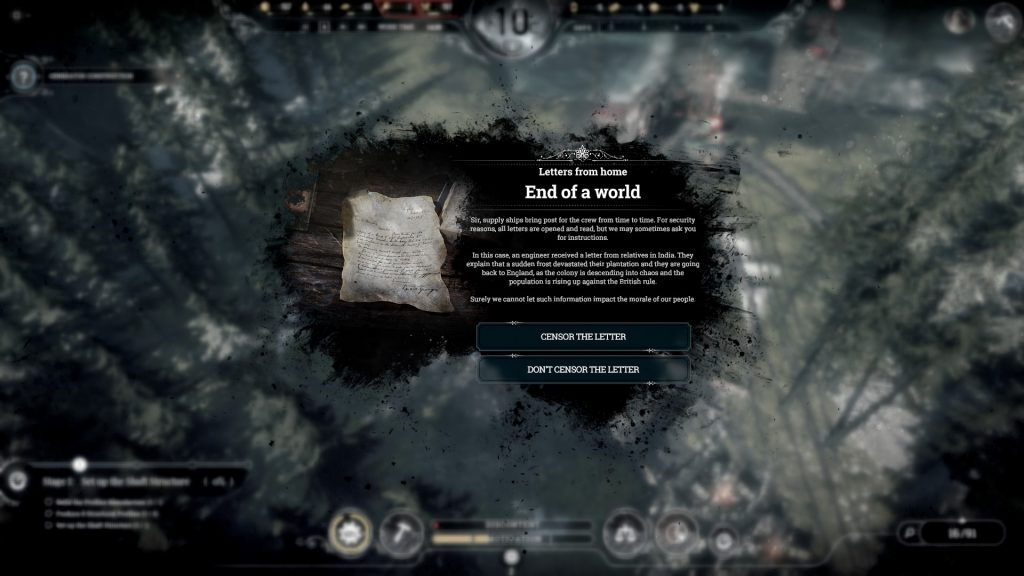The width and height of the screenshot is (1024, 576).
Task: Open the hammer construction menu
Action: pyautogui.click(x=401, y=532)
